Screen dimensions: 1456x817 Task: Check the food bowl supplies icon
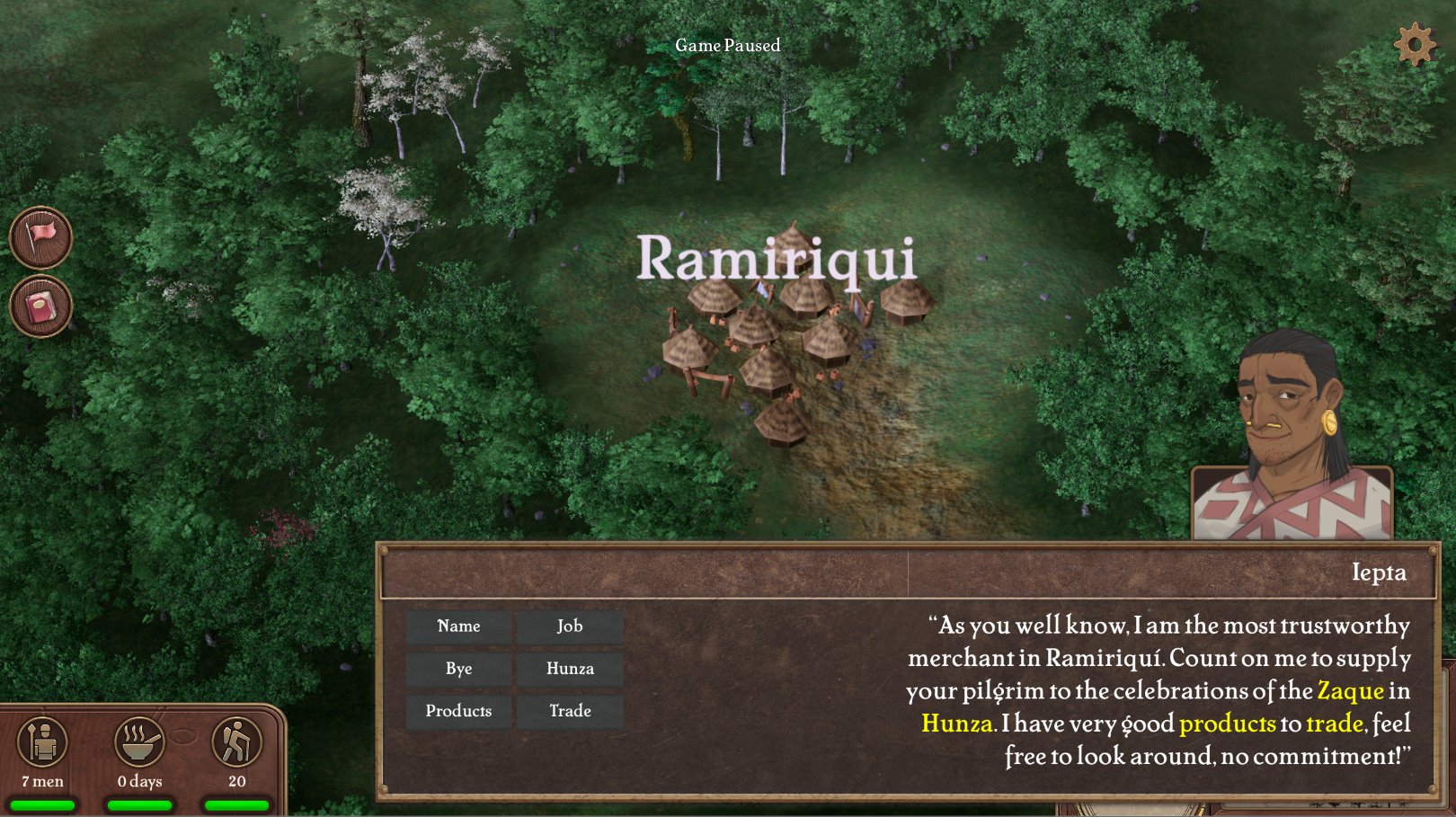pyautogui.click(x=139, y=742)
